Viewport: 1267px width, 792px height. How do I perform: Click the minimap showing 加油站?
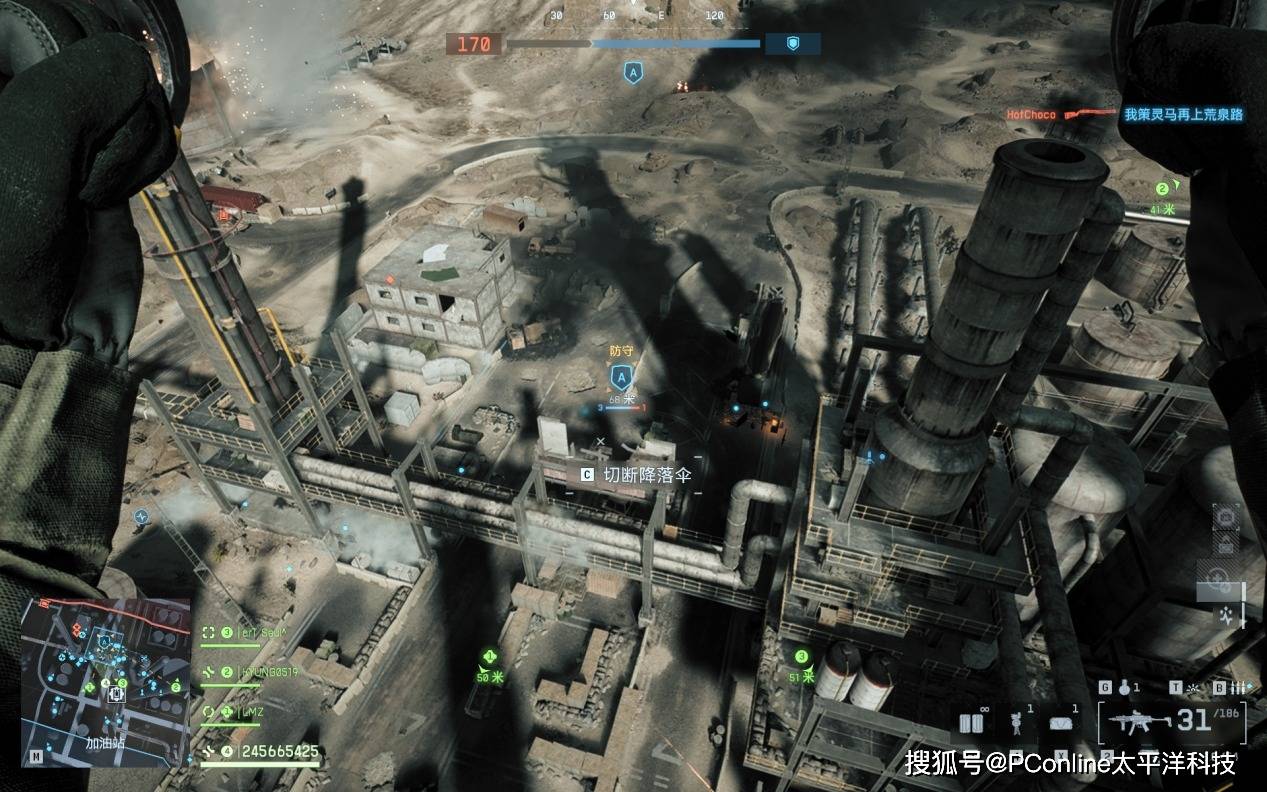106,682
